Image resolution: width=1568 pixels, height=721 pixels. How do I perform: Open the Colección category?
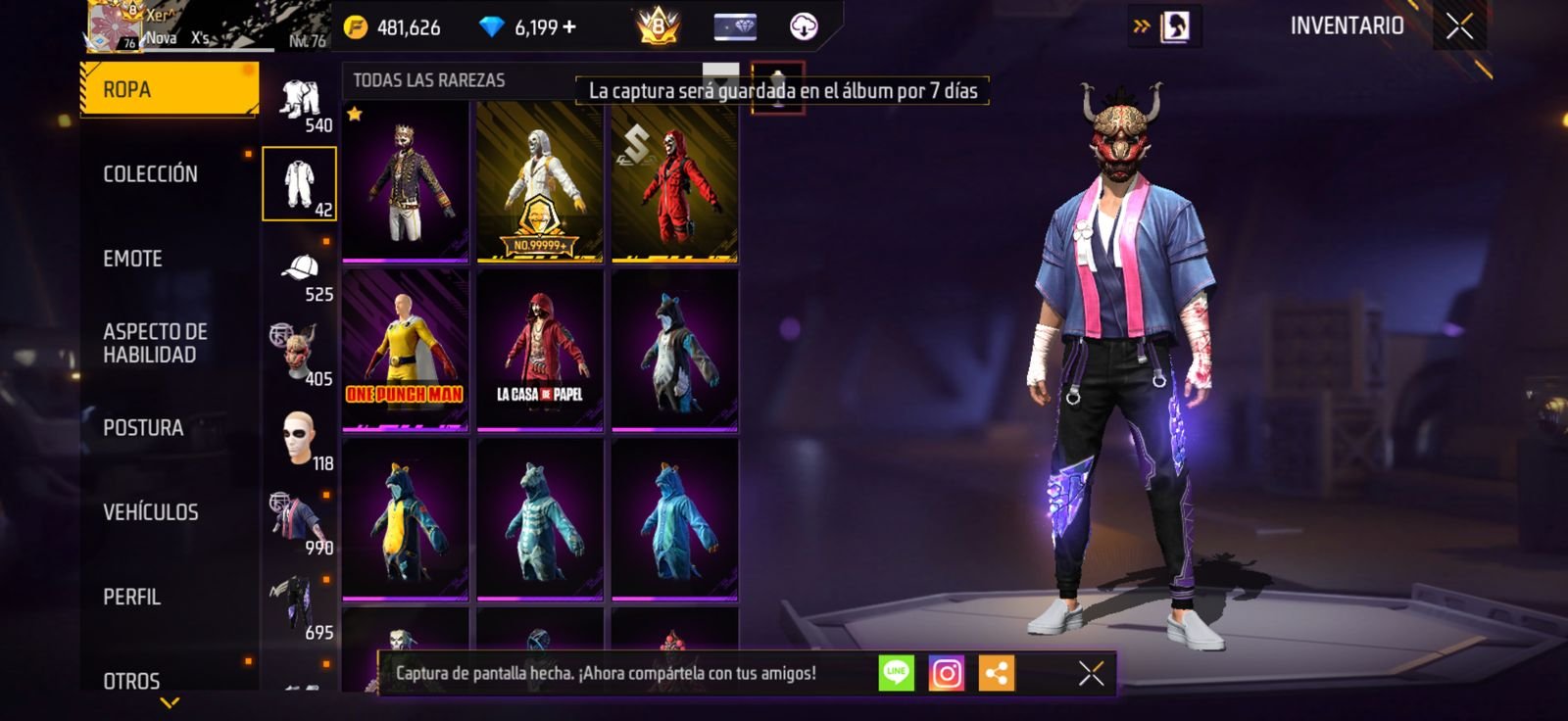[x=151, y=174]
